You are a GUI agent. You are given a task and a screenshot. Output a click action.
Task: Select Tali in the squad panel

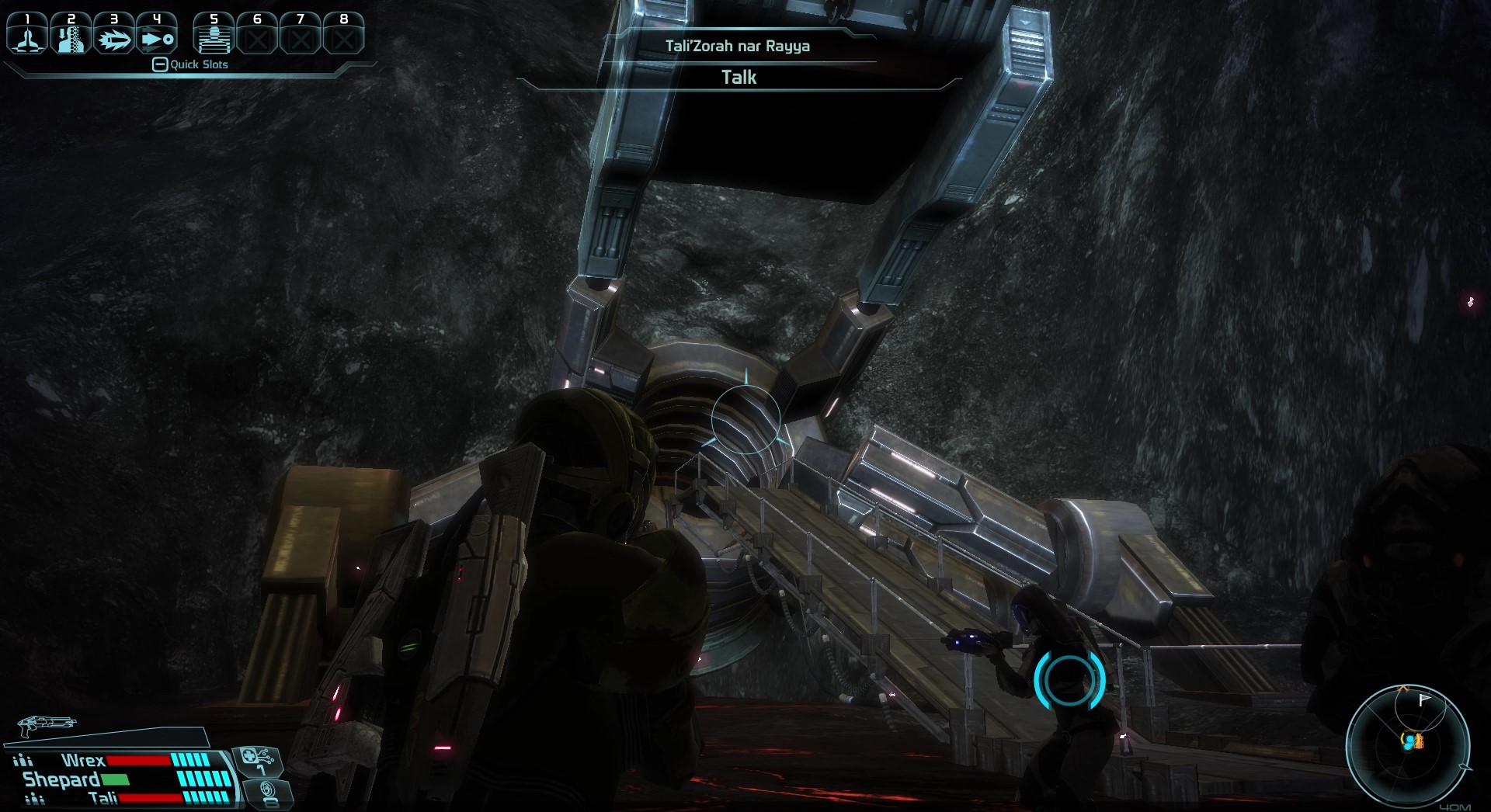tap(103, 798)
